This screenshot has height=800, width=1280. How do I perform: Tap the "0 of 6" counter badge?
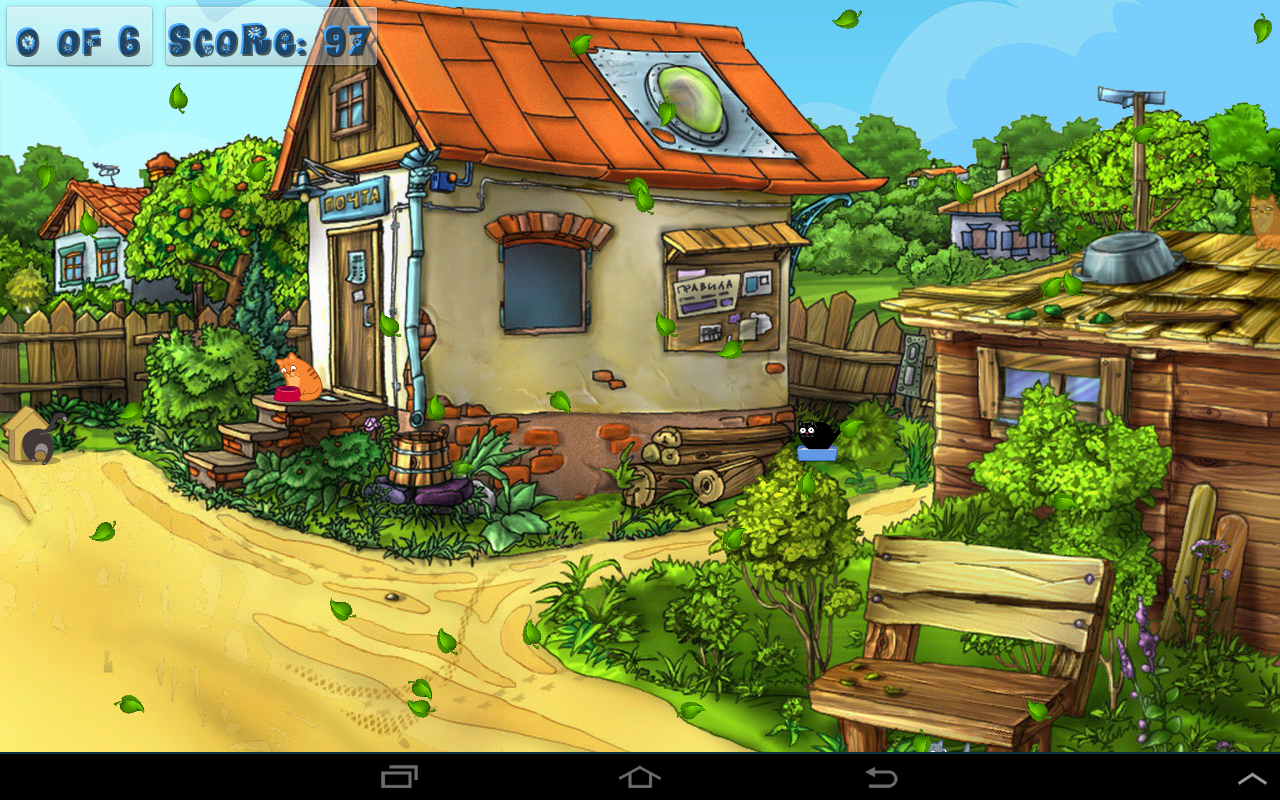point(78,37)
